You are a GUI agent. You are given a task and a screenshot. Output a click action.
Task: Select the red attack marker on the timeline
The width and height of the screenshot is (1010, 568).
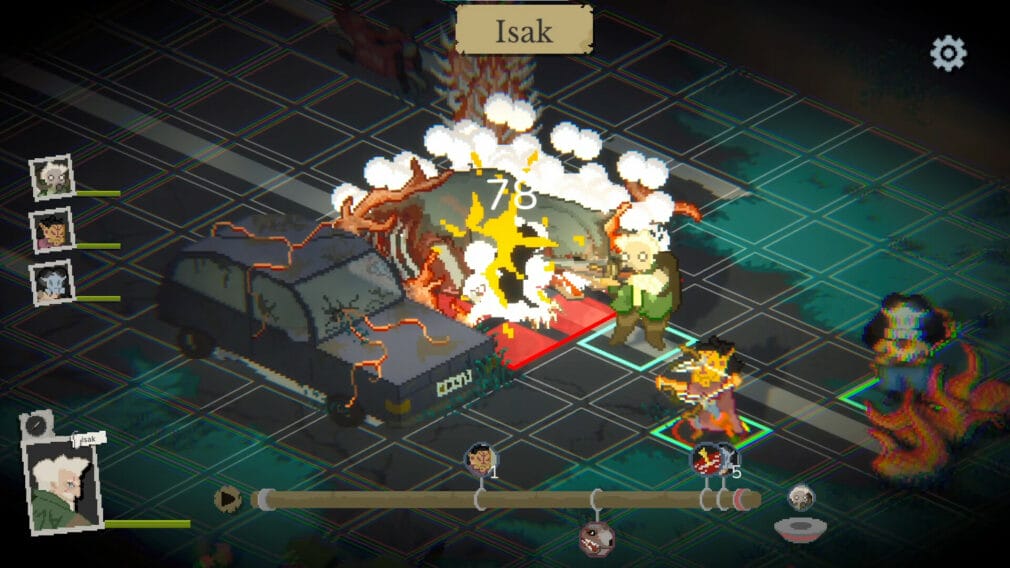pos(708,459)
